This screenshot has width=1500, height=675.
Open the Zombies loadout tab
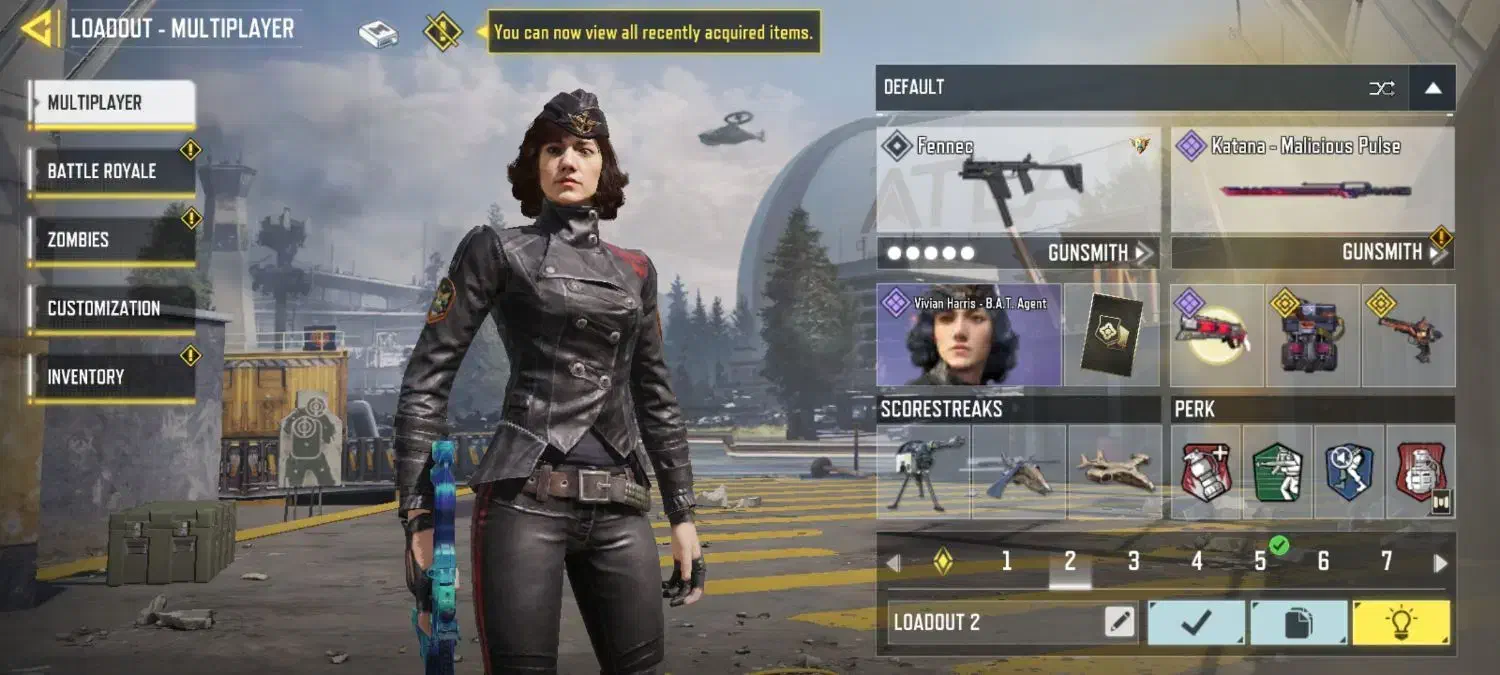[111, 240]
